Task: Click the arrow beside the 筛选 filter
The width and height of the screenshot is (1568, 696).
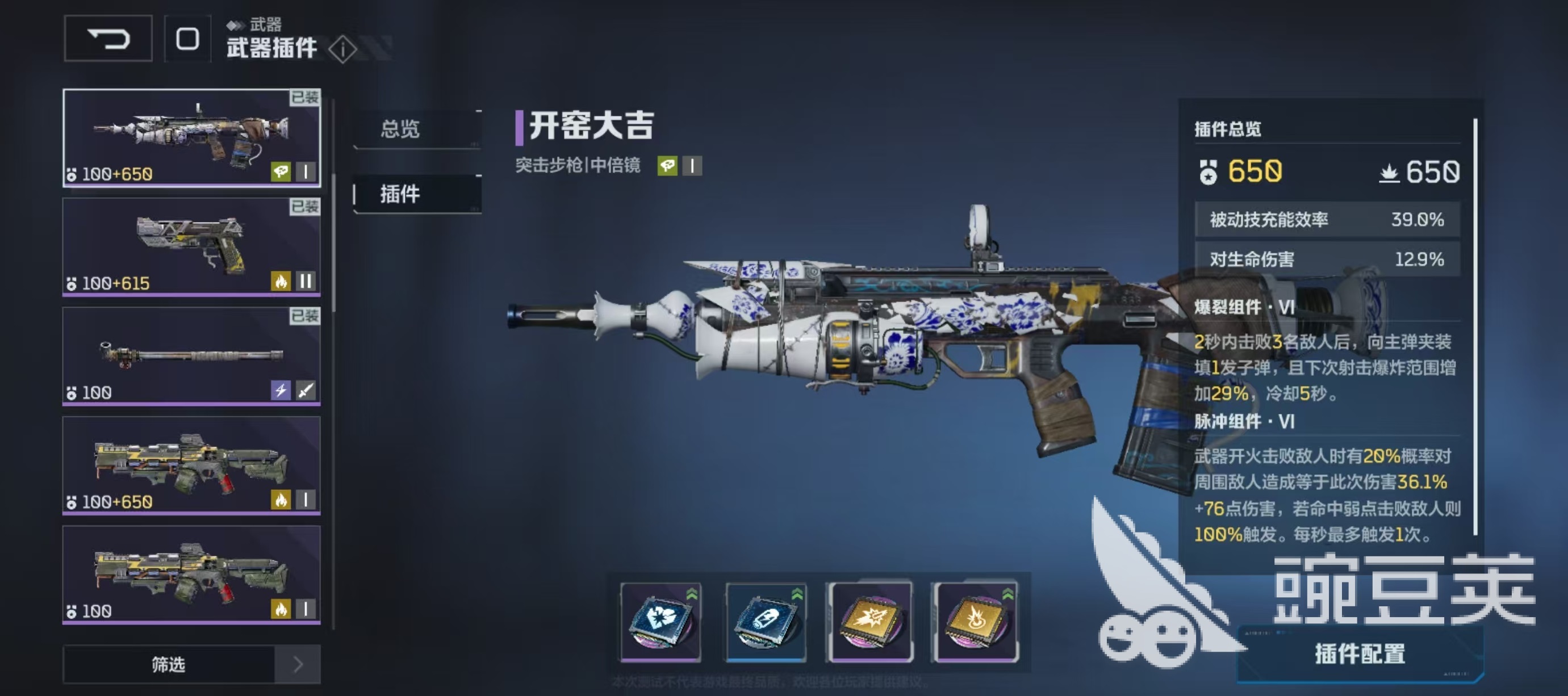Action: point(298,664)
